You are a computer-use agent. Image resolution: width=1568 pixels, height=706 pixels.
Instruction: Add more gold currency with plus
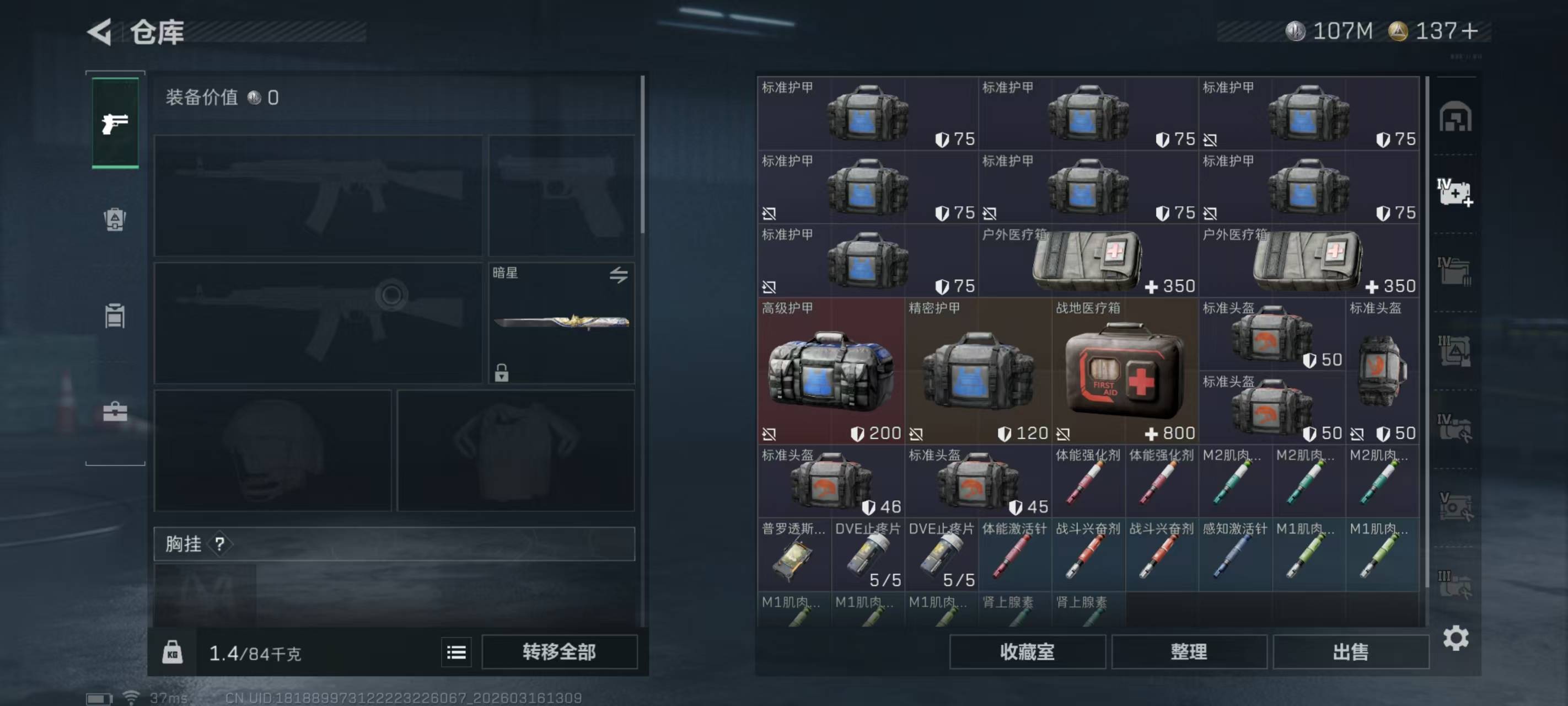(x=1469, y=31)
